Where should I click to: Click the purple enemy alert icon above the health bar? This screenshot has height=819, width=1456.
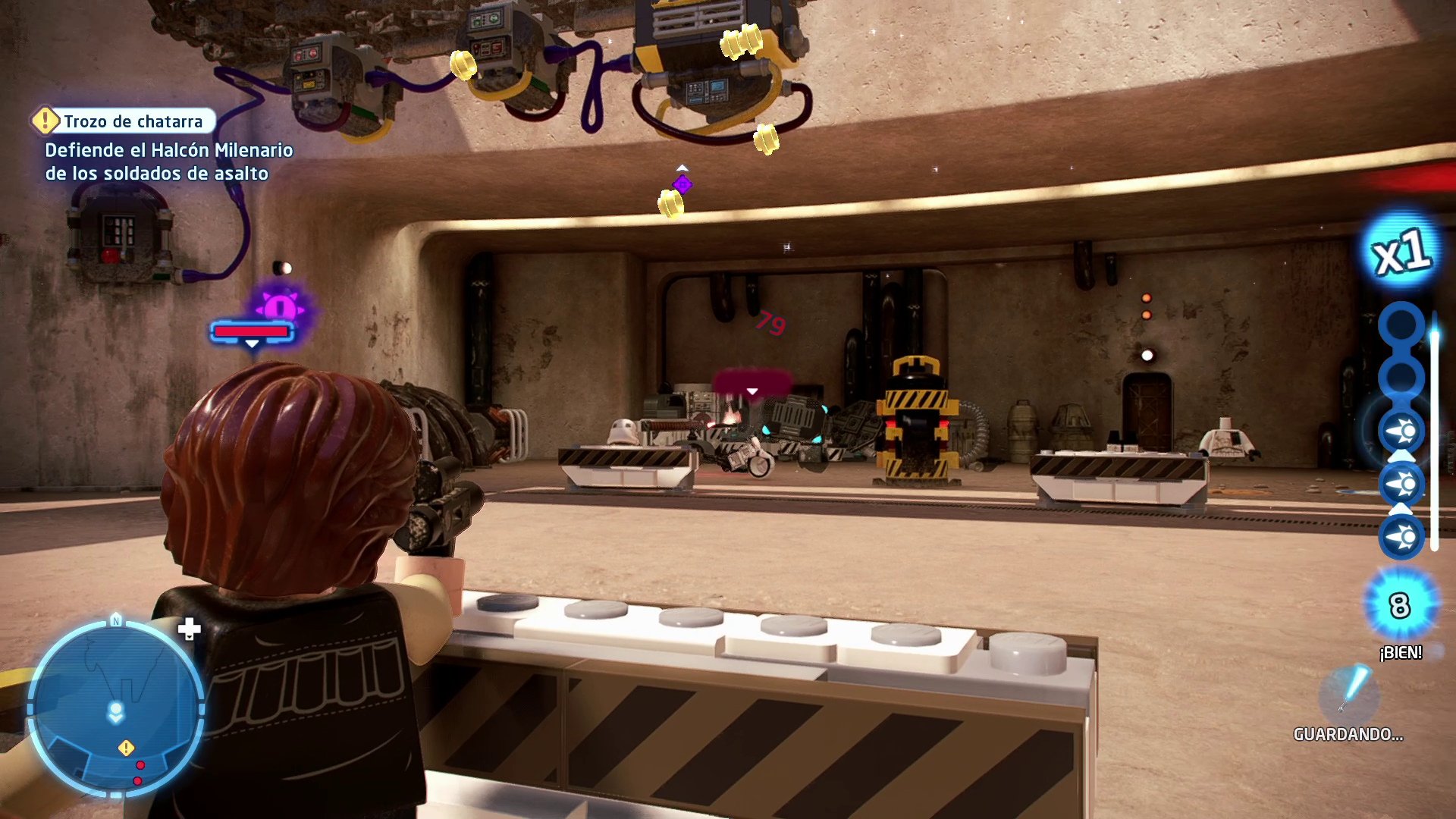coord(279,306)
